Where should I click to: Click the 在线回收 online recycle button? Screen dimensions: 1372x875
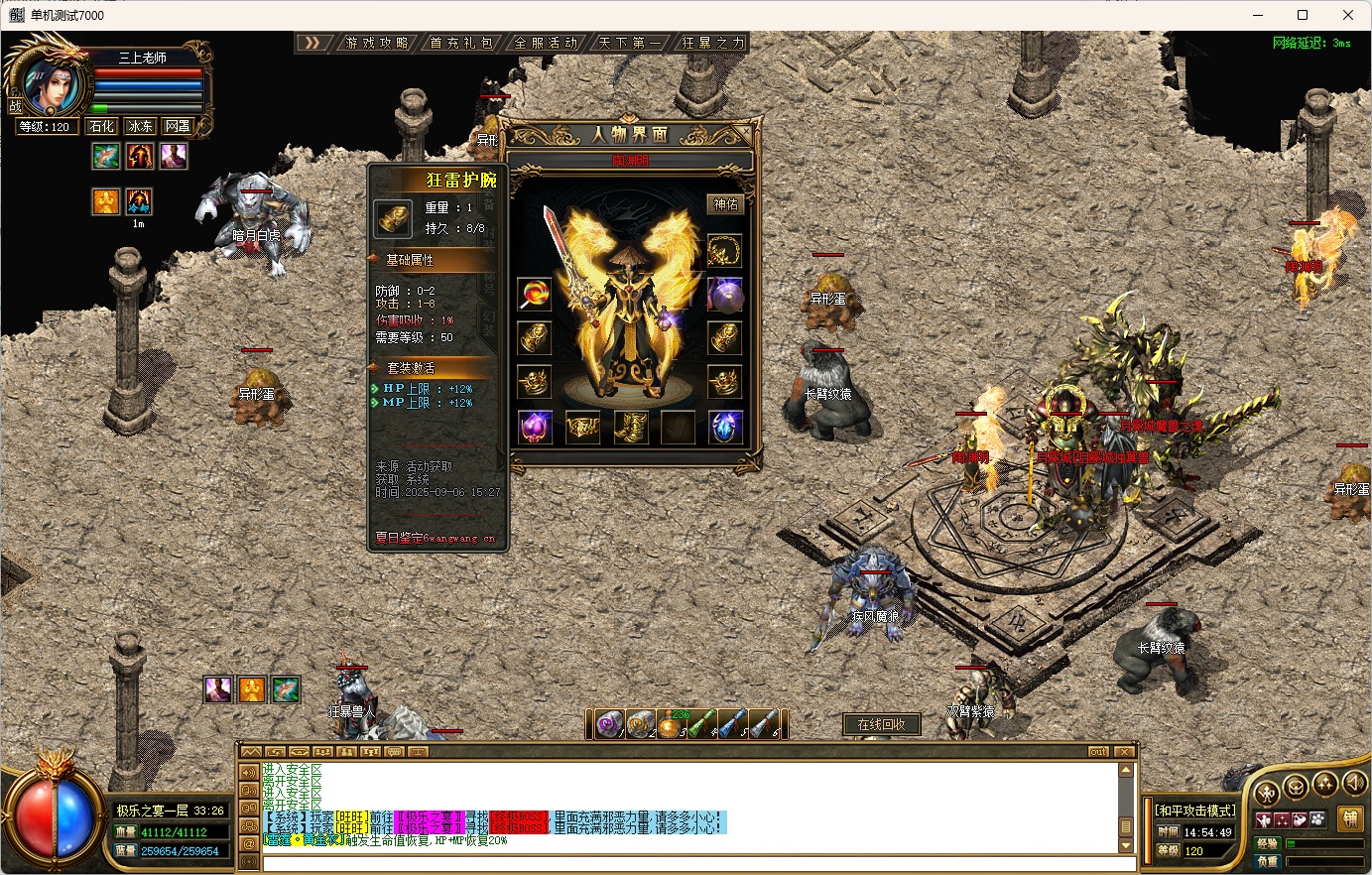coord(882,724)
